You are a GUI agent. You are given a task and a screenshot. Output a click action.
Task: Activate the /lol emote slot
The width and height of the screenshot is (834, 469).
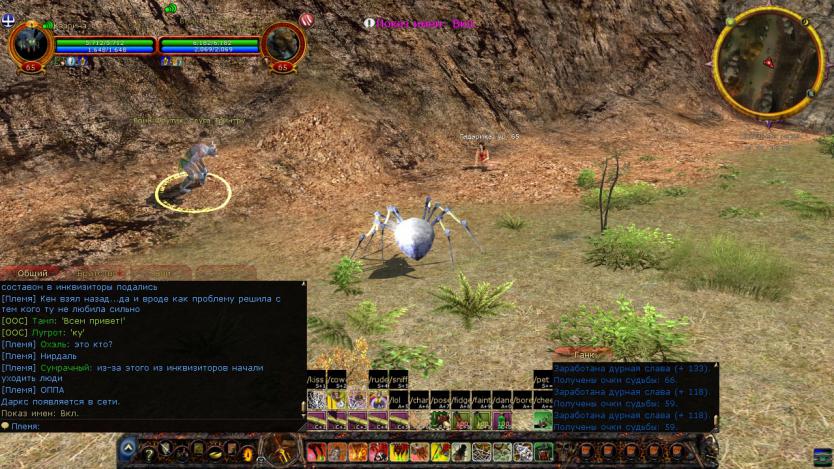coord(398,401)
